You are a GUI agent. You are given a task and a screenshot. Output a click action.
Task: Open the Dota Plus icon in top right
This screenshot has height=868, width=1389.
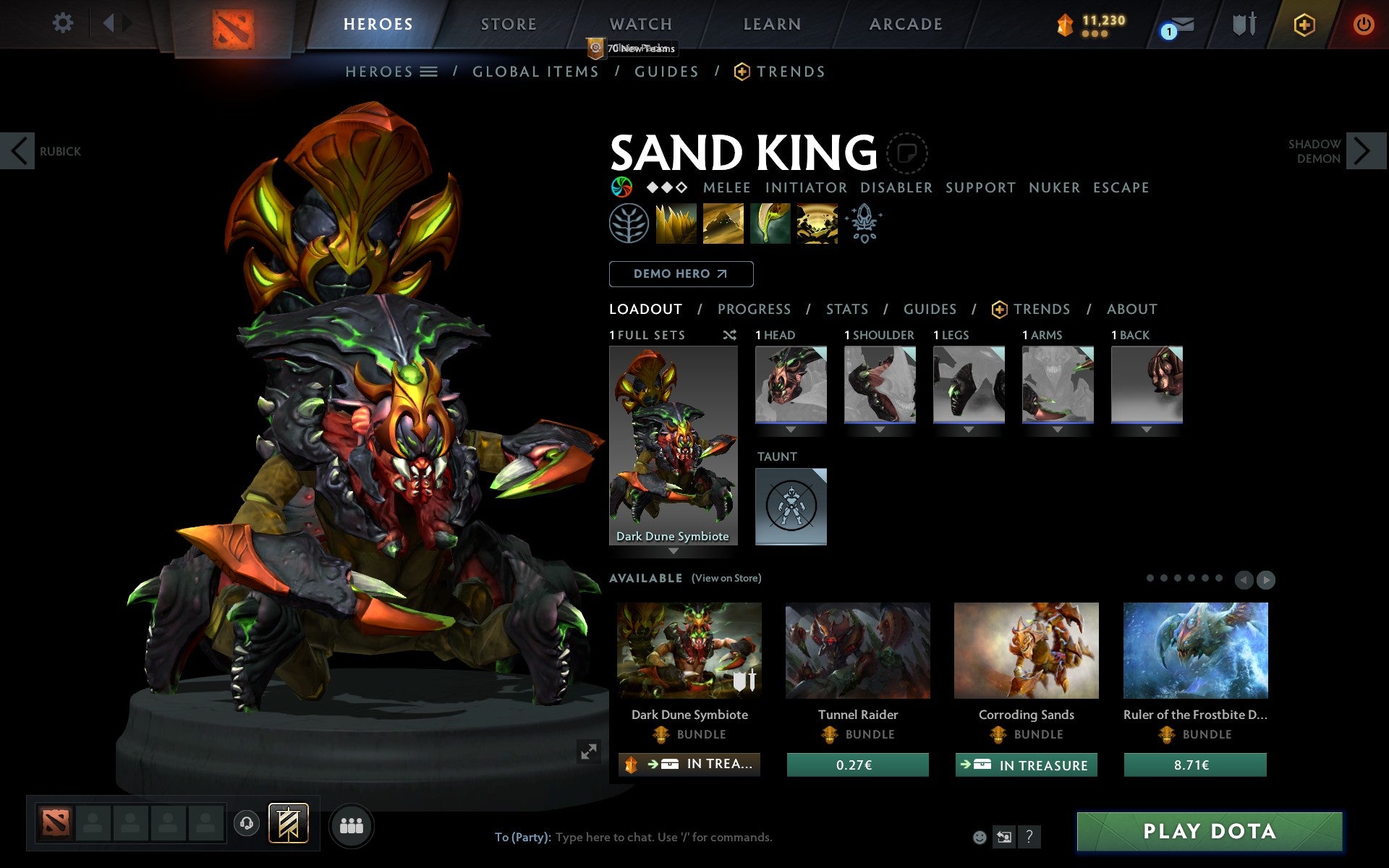1302,24
